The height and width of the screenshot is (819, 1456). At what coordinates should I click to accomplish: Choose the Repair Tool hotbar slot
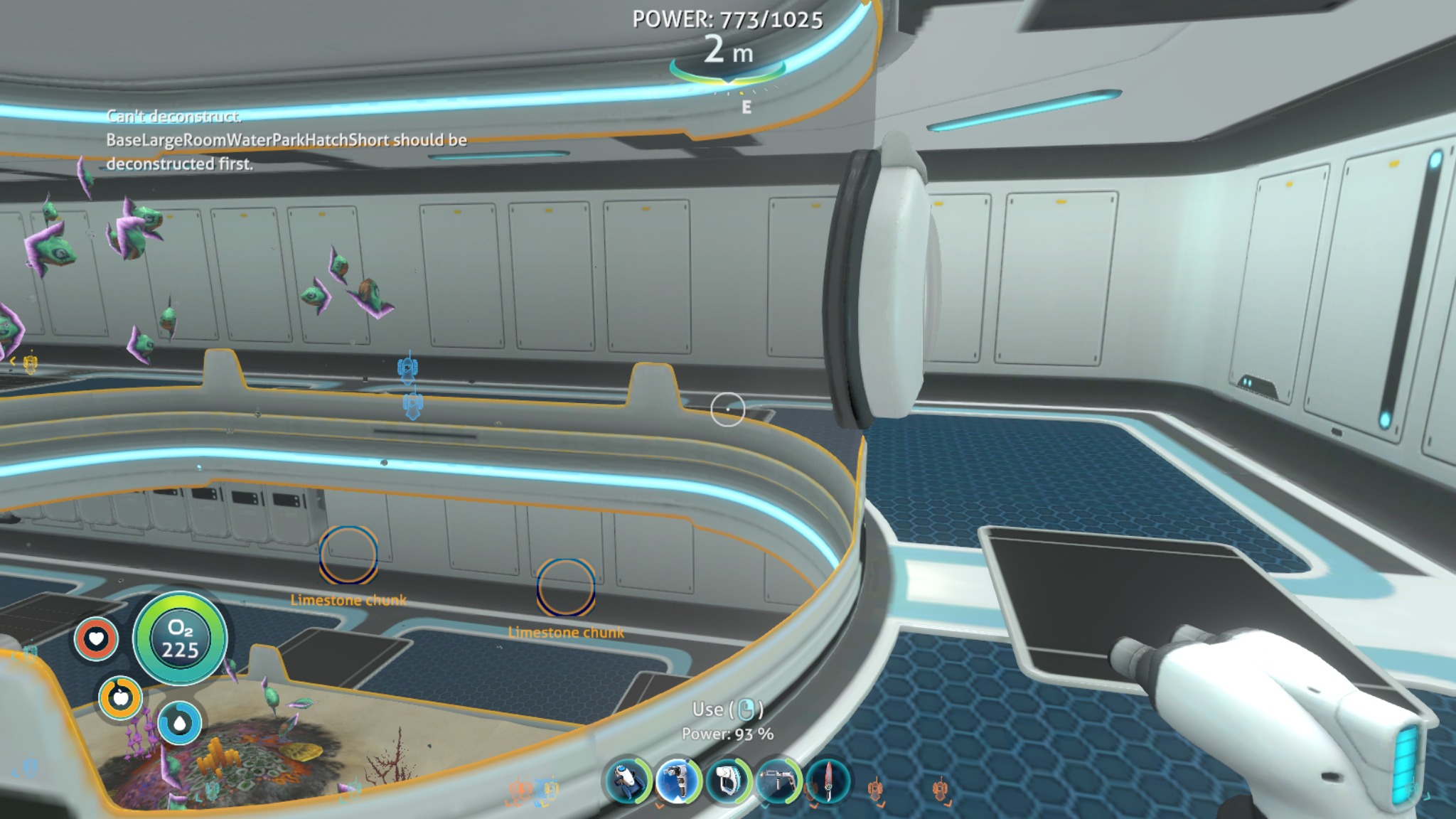click(778, 781)
